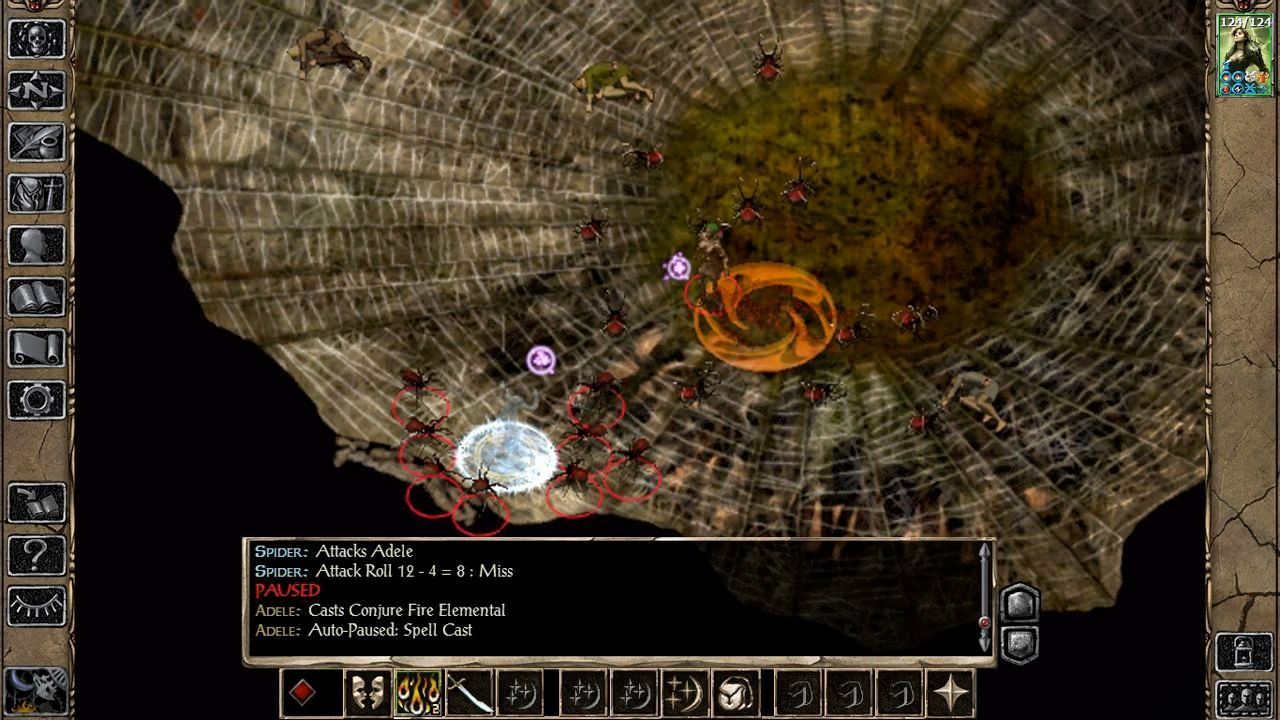This screenshot has width=1280, height=720.
Task: Open the mage spellbook icon
Action: (37, 297)
